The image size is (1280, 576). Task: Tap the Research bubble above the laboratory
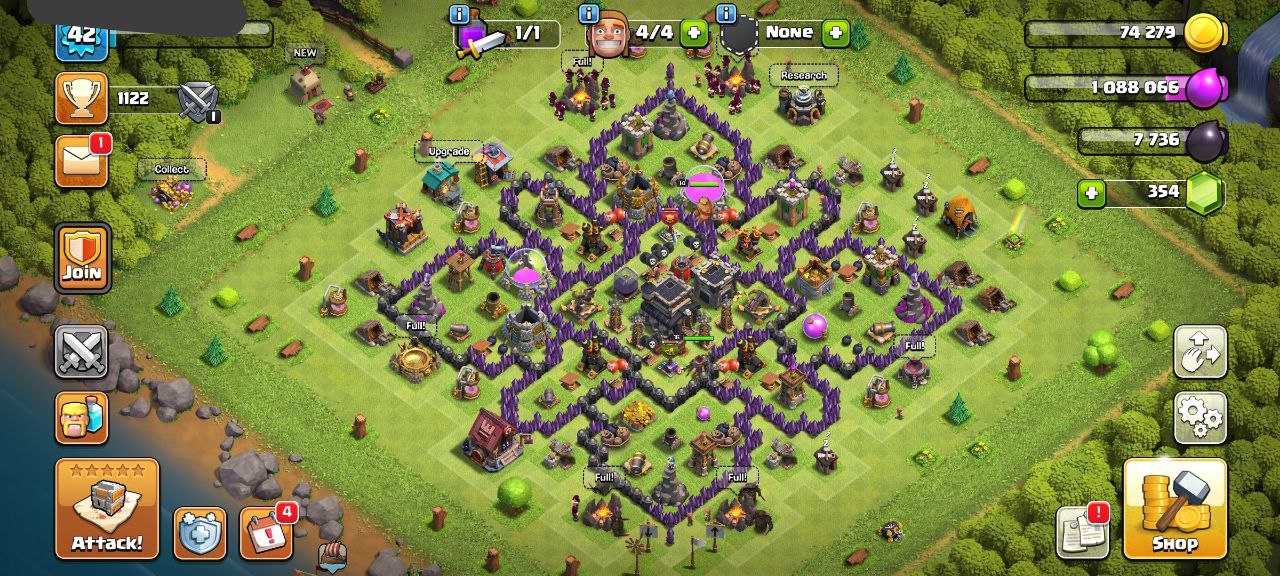pos(804,75)
